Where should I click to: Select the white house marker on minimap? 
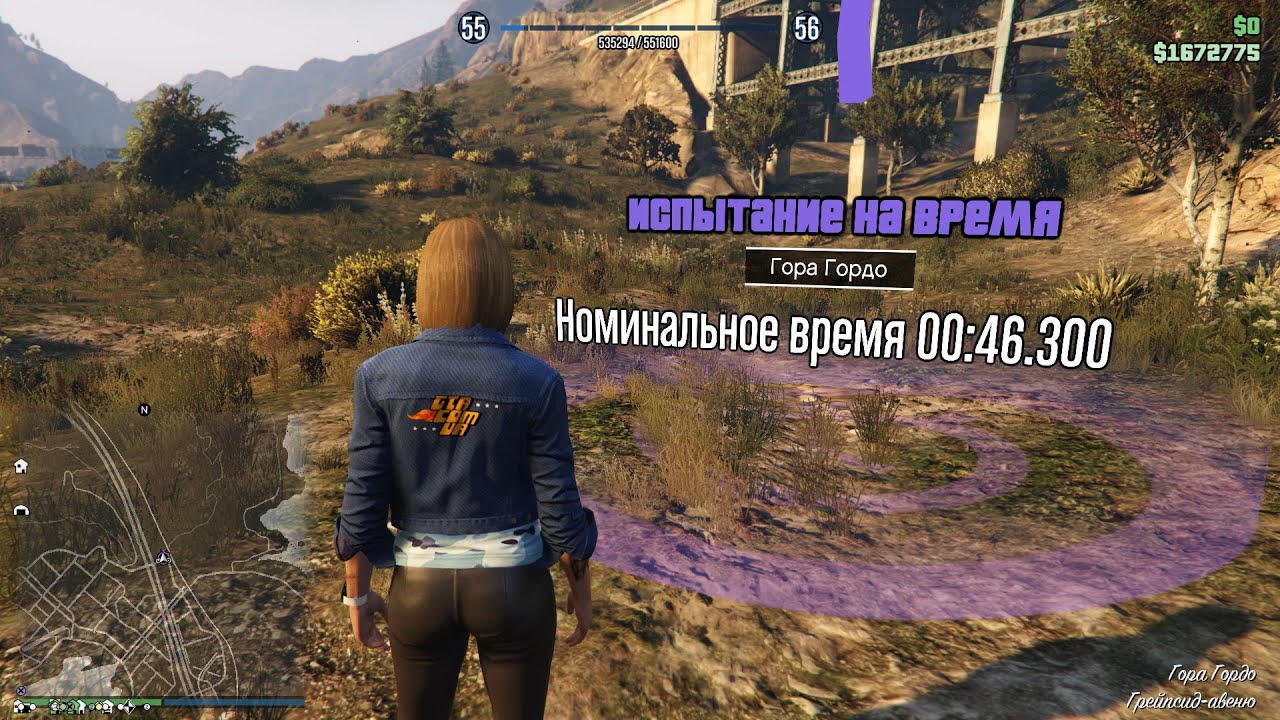[x=21, y=466]
